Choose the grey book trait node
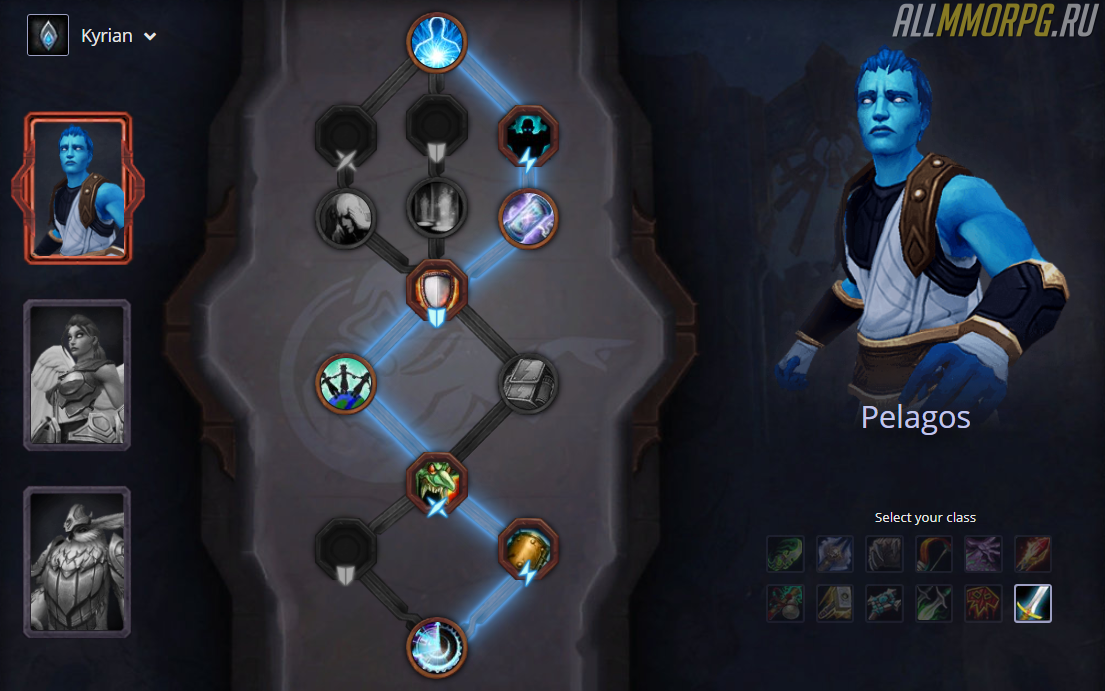This screenshot has height=691, width=1105. [x=528, y=383]
